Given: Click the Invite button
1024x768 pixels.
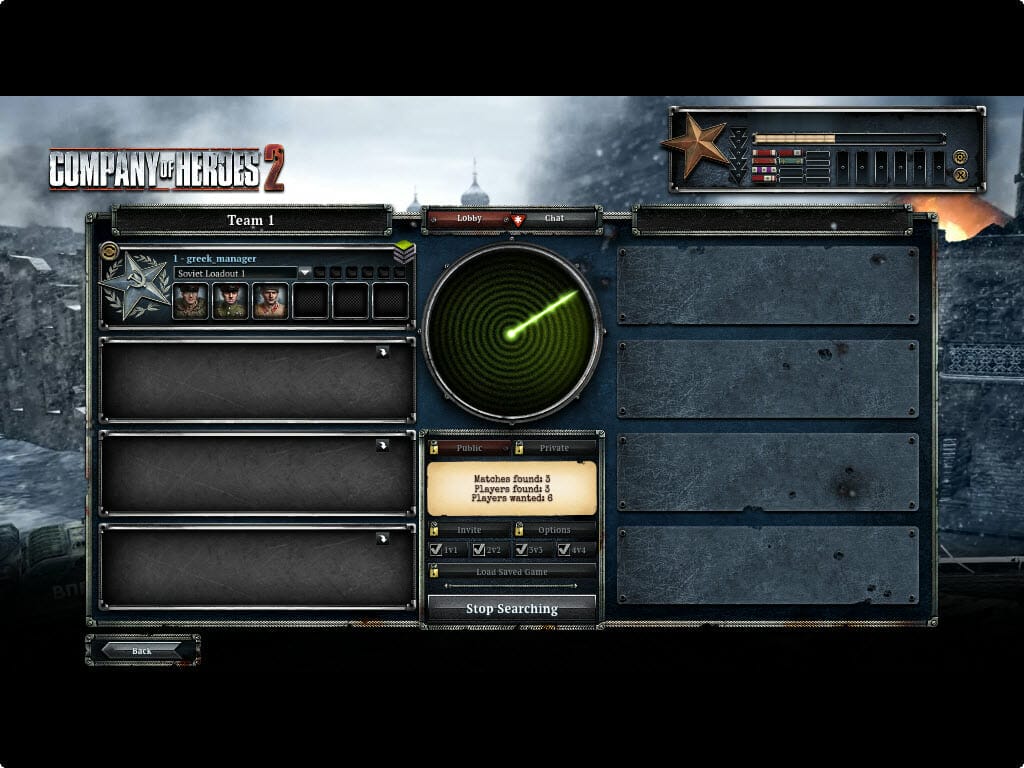Looking at the screenshot, I should (x=469, y=529).
